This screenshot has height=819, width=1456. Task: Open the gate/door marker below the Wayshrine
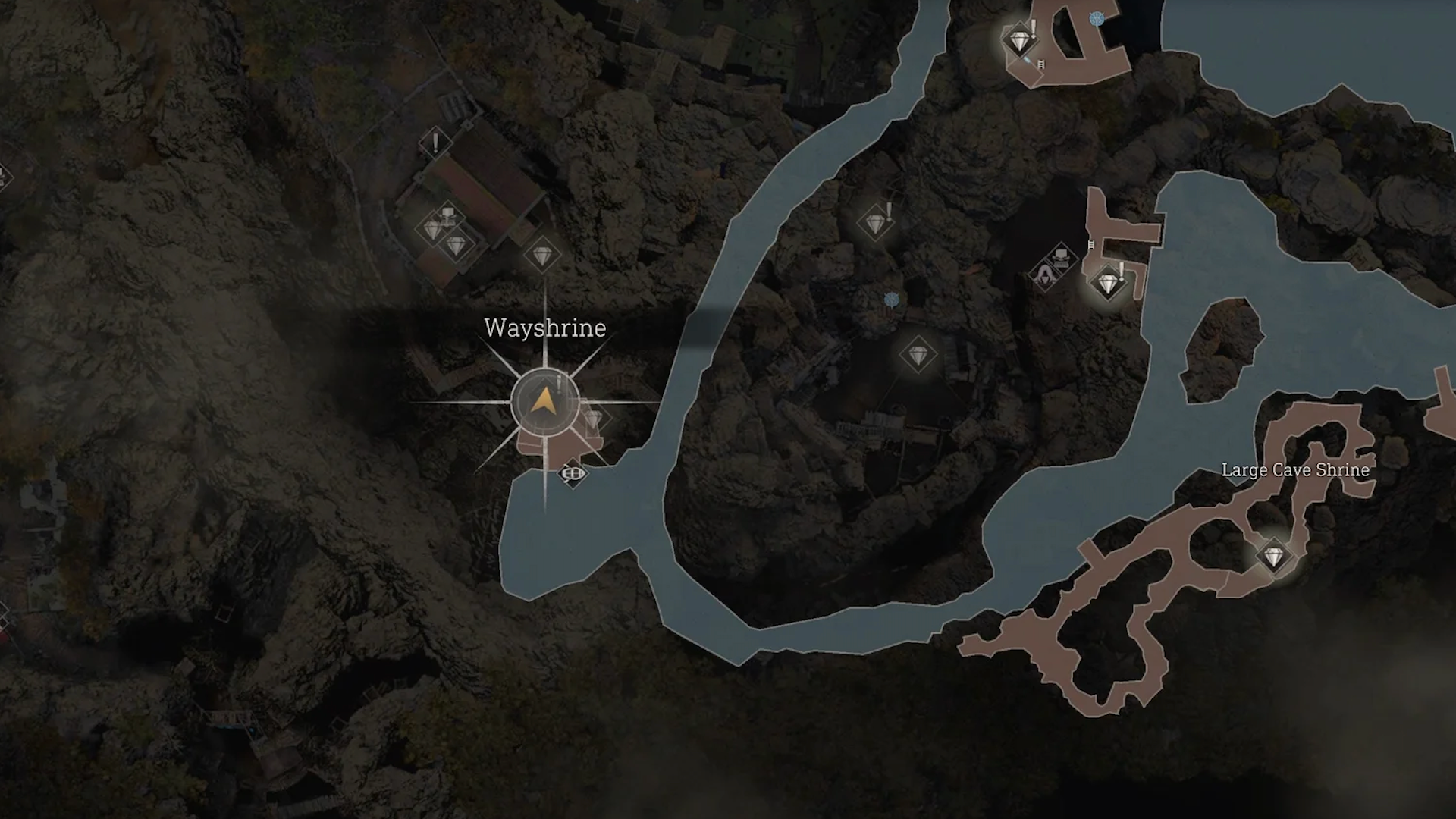(x=573, y=473)
